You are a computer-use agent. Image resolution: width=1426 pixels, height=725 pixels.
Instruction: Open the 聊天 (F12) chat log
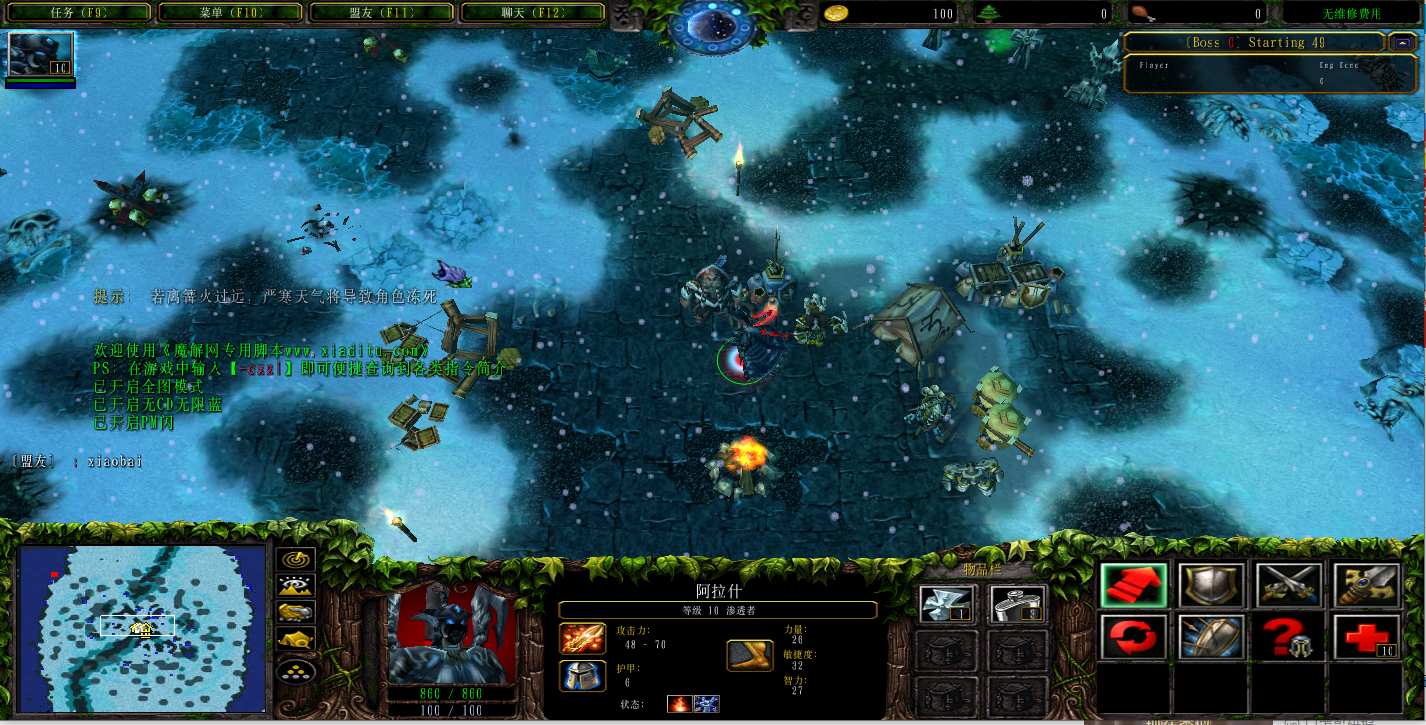pyautogui.click(x=532, y=13)
